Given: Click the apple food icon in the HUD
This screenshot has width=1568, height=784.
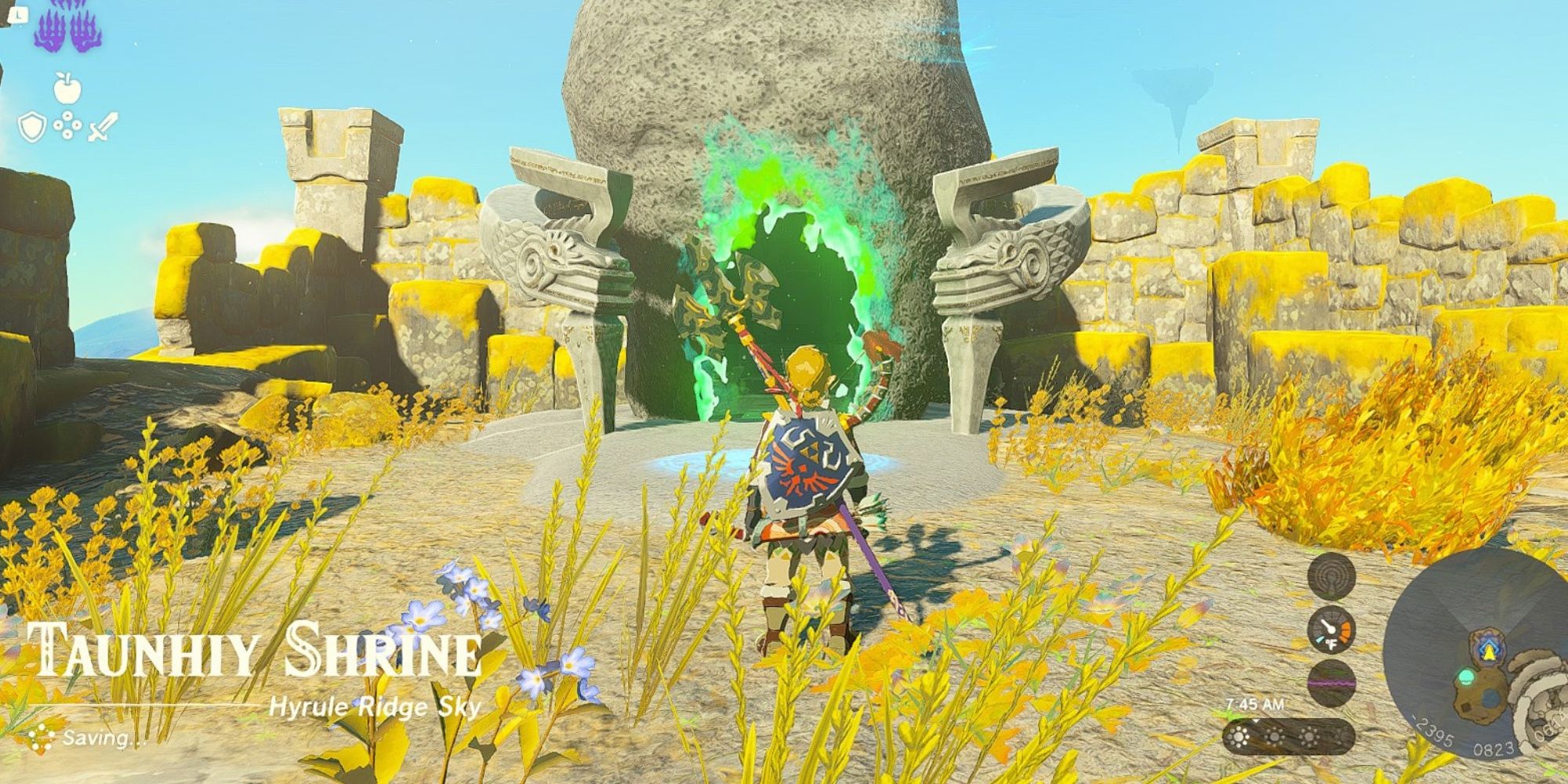Looking at the screenshot, I should [x=67, y=88].
